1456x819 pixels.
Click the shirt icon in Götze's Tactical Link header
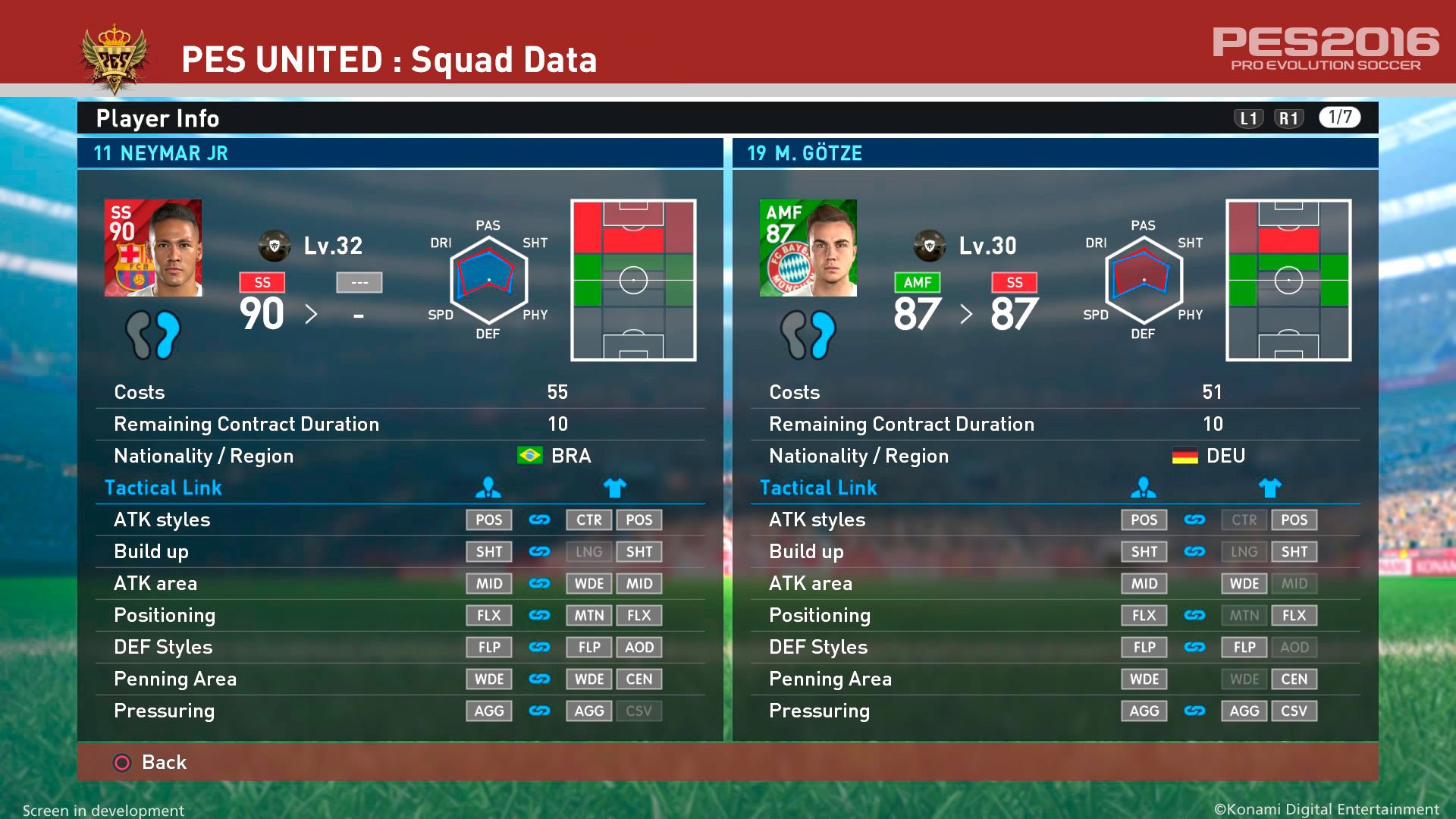click(1270, 488)
